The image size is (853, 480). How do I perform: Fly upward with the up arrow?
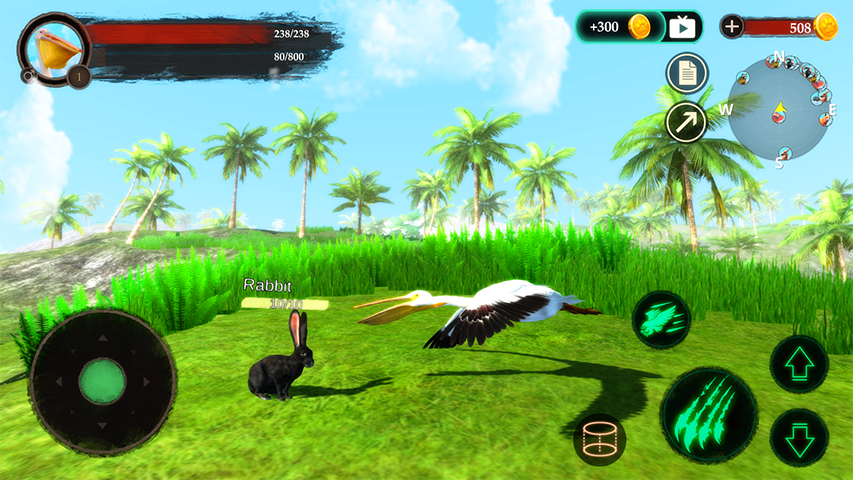coord(799,364)
